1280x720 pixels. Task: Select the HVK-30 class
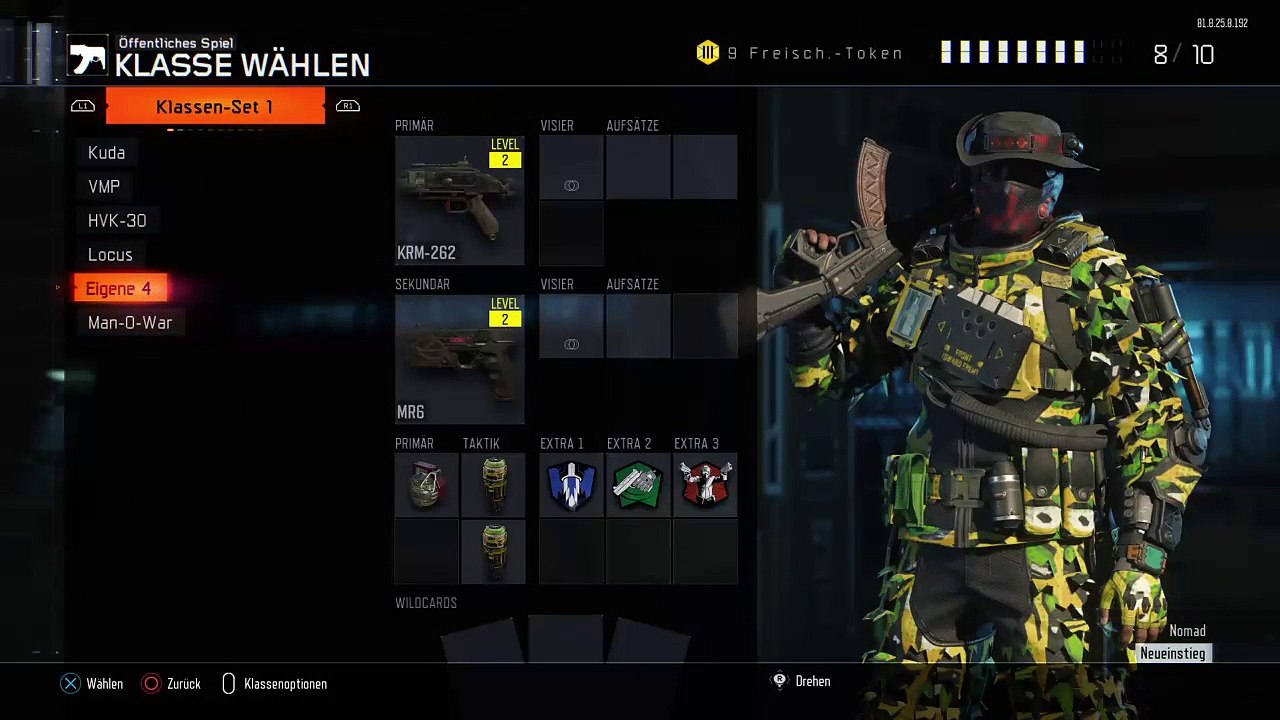point(117,221)
